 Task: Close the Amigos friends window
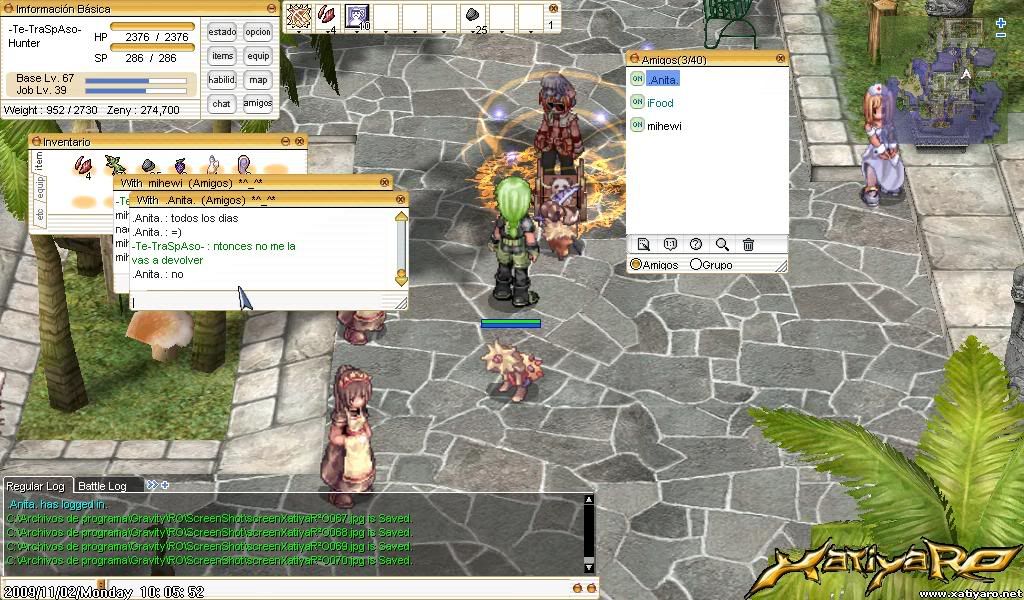coord(781,60)
